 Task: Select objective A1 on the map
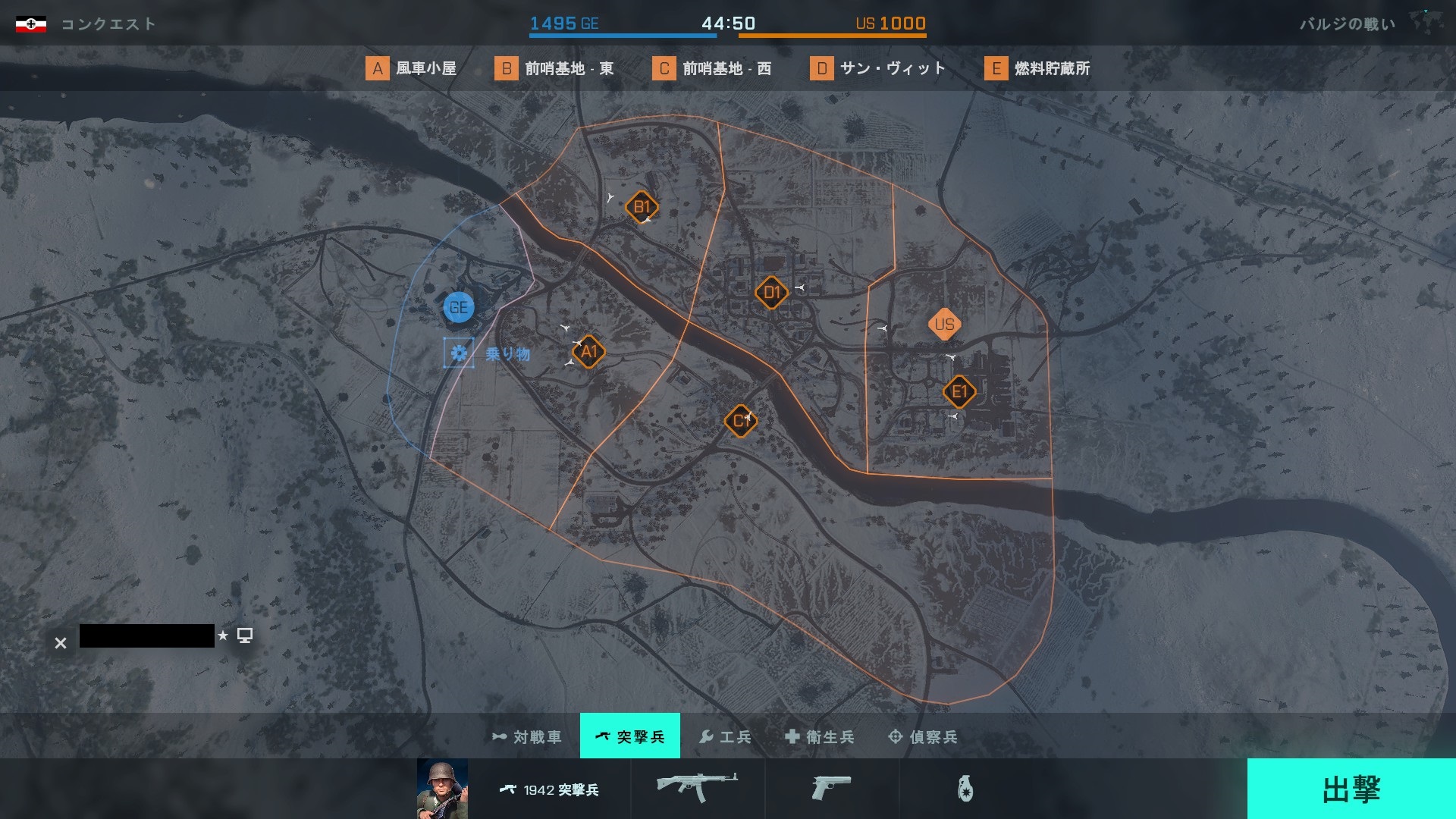coord(589,352)
